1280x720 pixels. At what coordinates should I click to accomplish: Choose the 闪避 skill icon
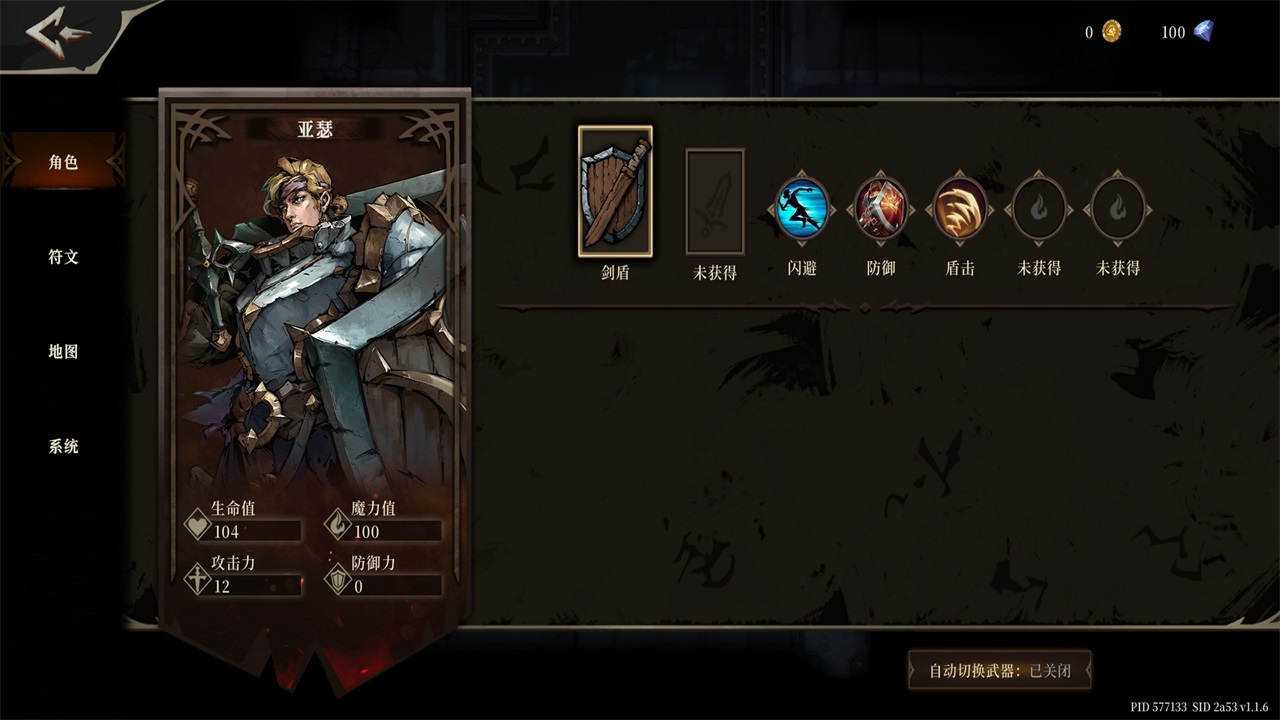802,209
